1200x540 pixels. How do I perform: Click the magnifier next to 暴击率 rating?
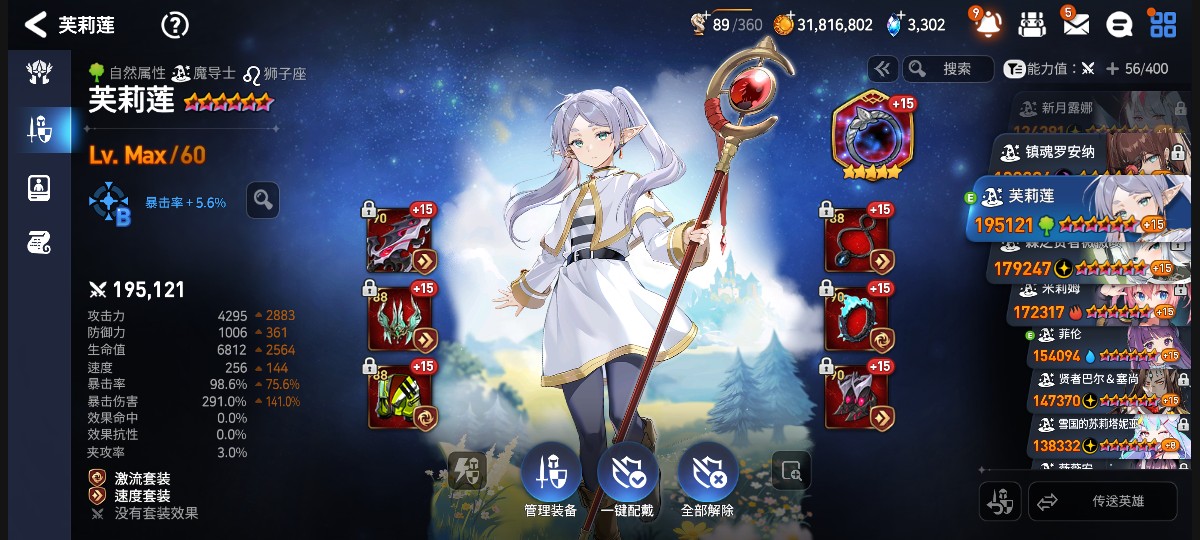[x=263, y=200]
